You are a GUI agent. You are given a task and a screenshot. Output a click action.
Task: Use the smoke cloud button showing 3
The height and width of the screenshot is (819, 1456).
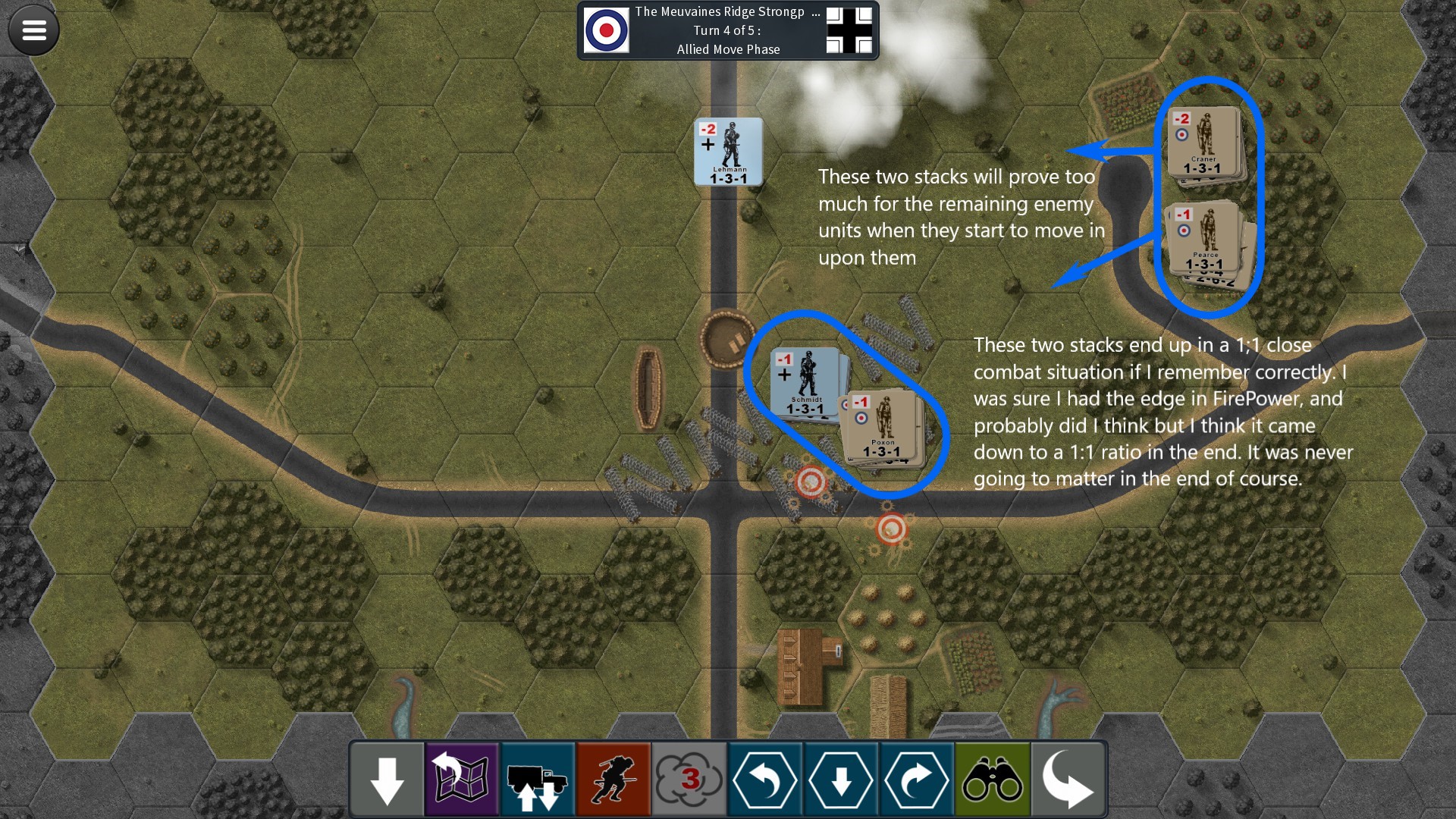pos(689,780)
